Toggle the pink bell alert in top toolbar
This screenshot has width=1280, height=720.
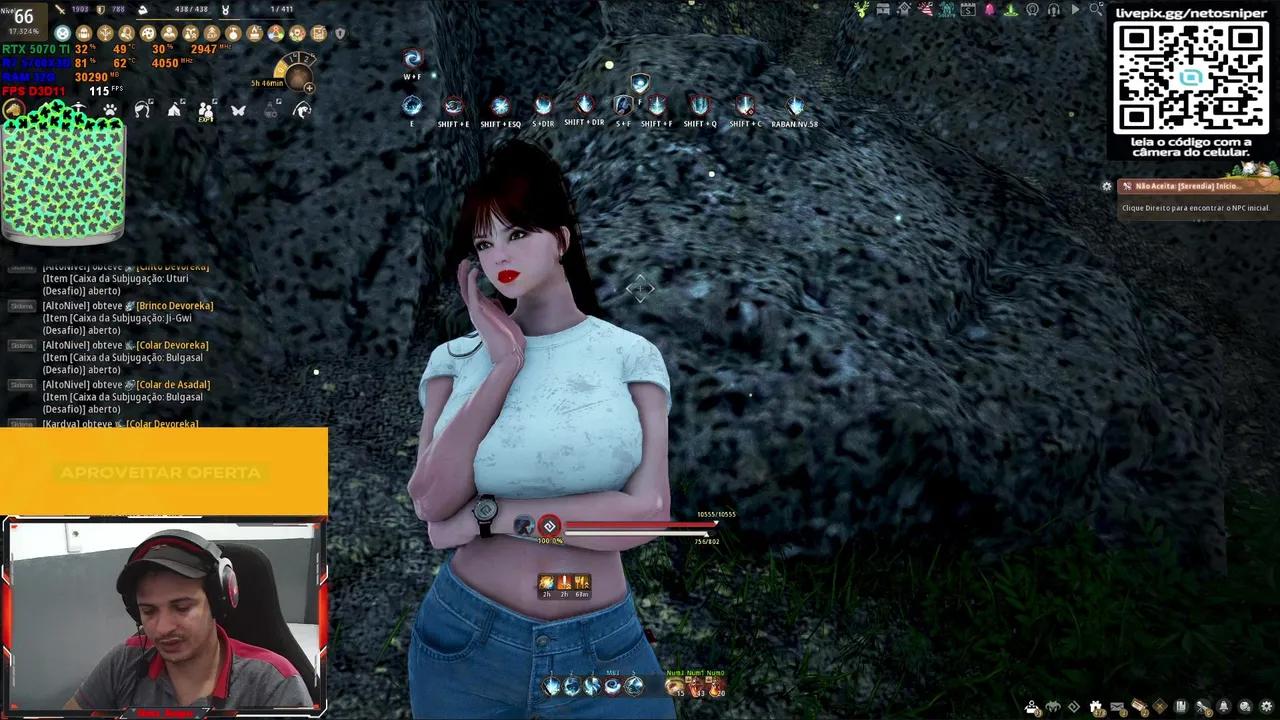pyautogui.click(x=989, y=9)
